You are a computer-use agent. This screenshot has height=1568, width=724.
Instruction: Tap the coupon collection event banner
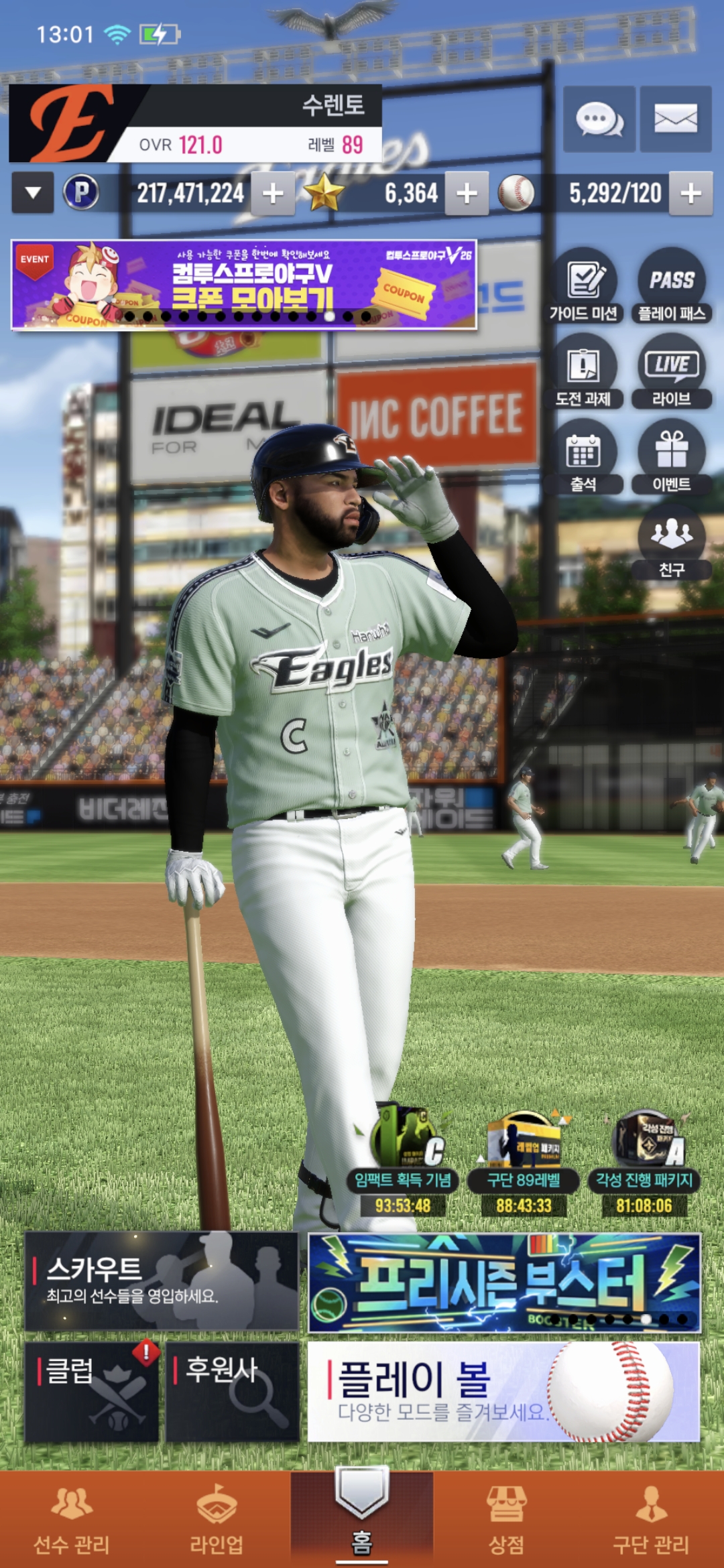244,284
